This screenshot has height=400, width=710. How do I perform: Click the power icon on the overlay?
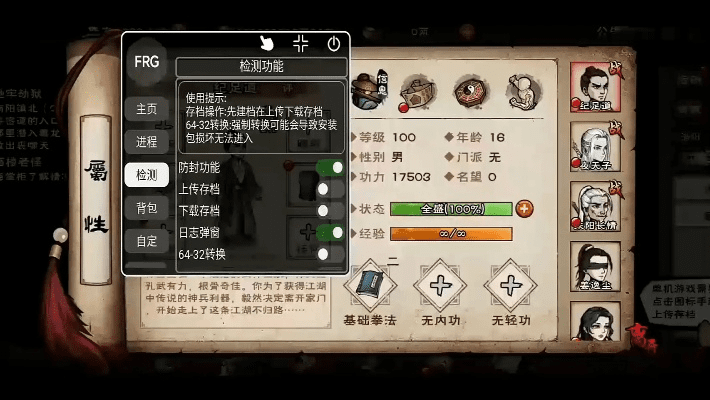pyautogui.click(x=333, y=43)
